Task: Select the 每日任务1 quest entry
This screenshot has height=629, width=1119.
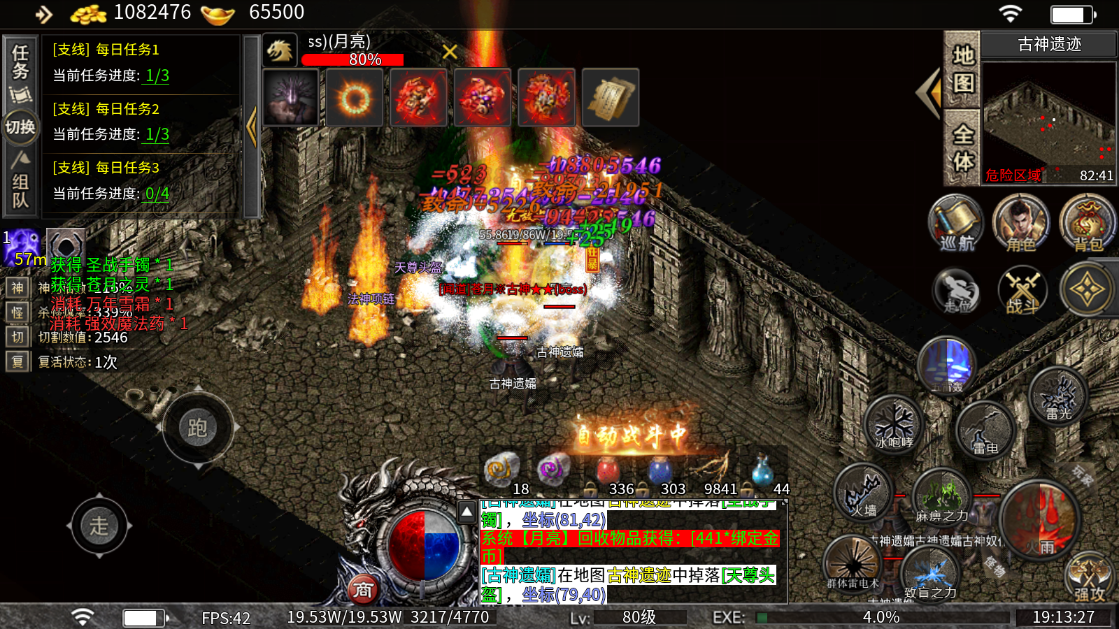Action: [x=140, y=62]
